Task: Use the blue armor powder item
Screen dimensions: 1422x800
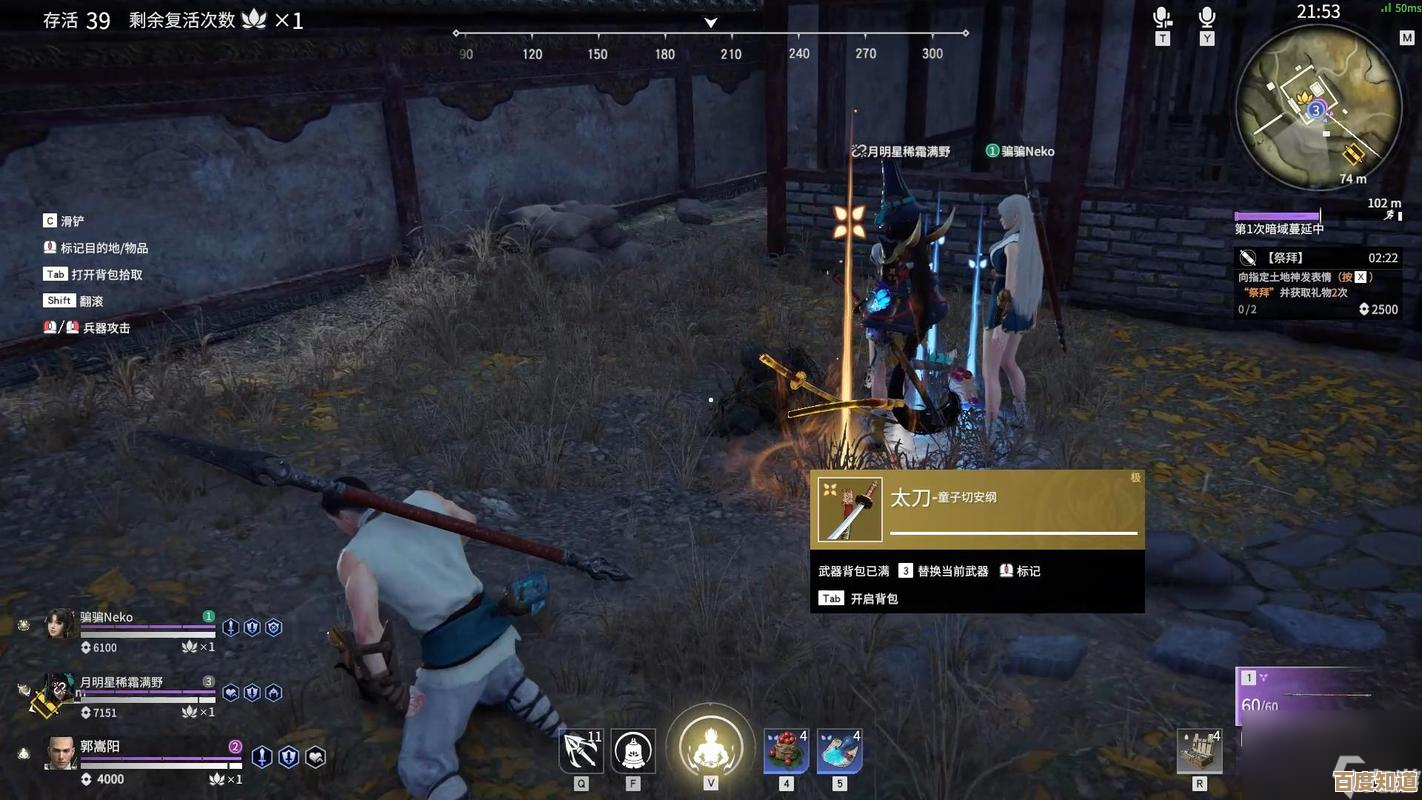Action: 839,752
